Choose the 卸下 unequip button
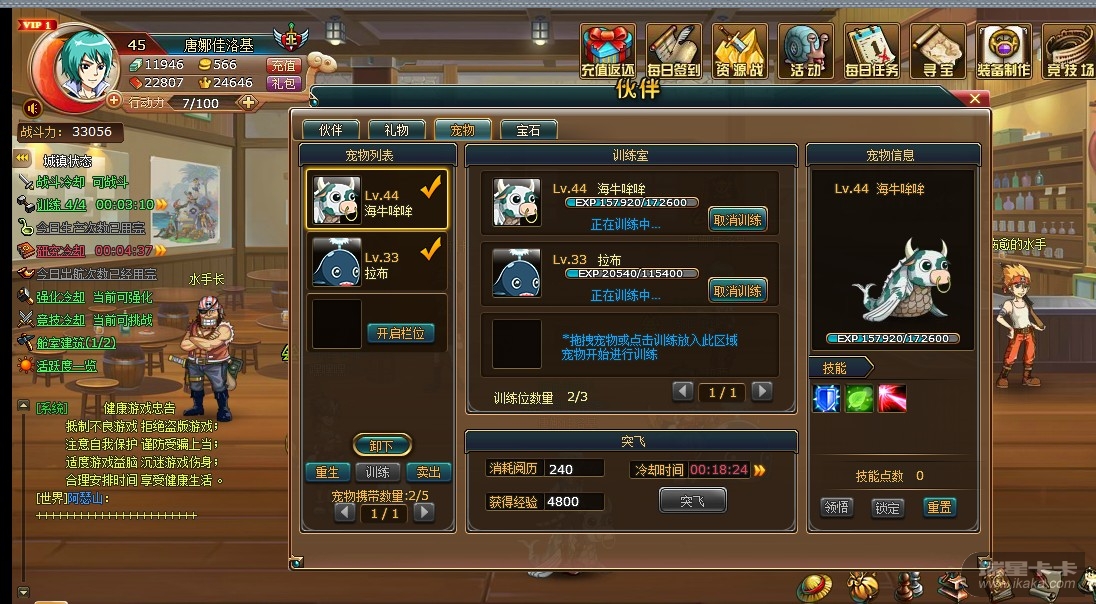The height and width of the screenshot is (604, 1096). point(381,445)
